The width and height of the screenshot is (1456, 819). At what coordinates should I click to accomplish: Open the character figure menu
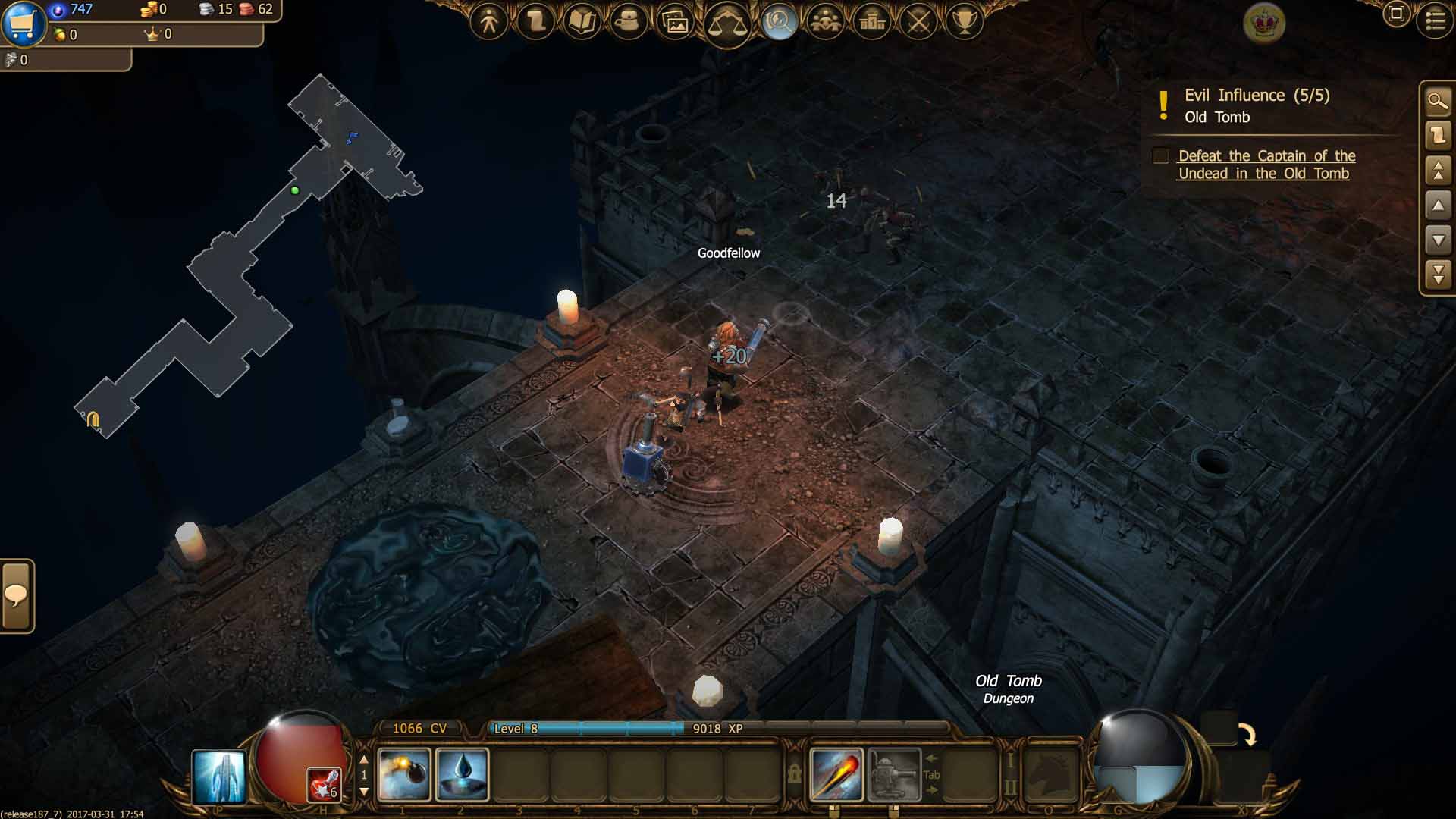(x=489, y=21)
